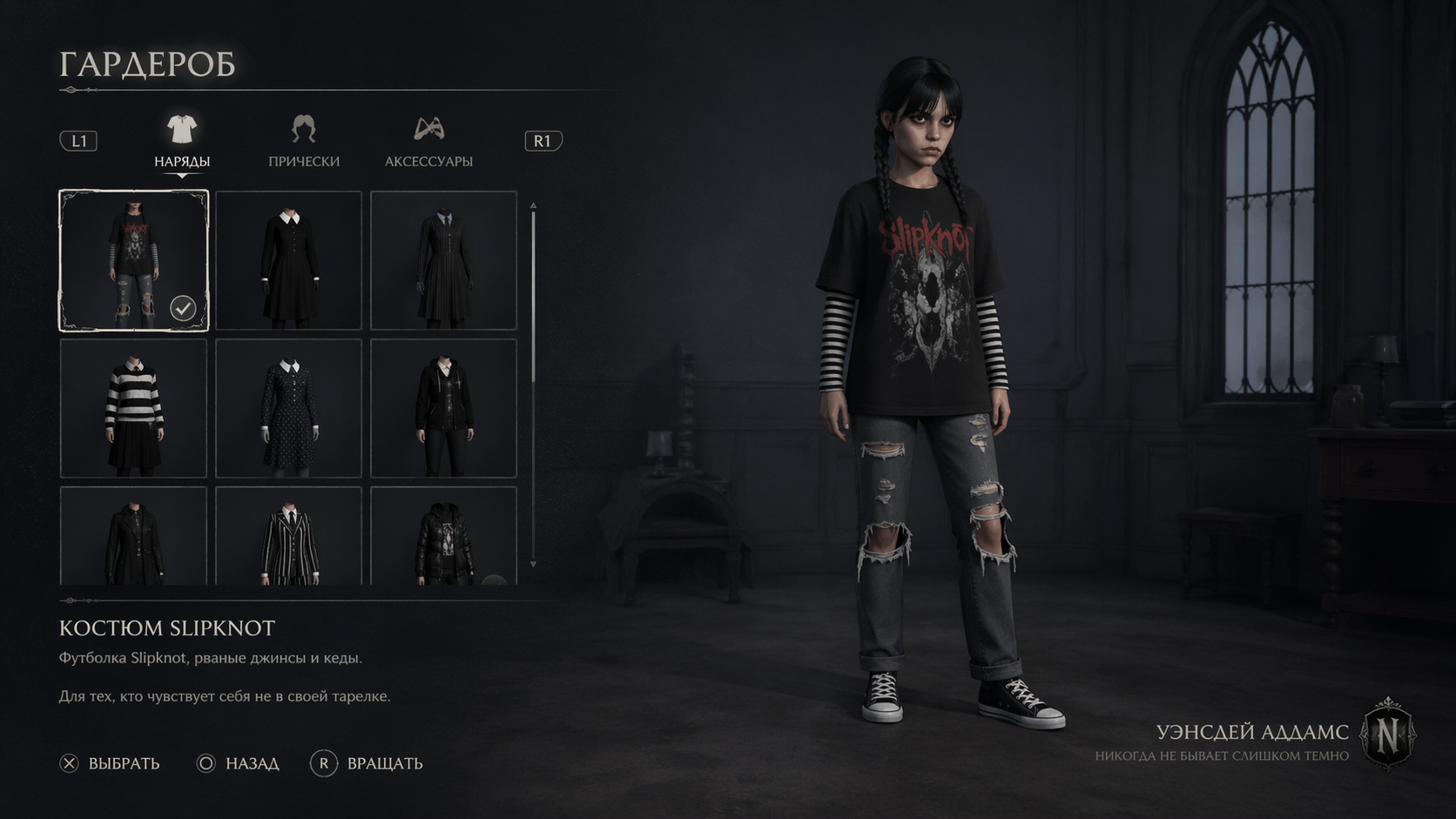Switch to the Наряды tab
The height and width of the screenshot is (819, 1456).
[x=182, y=142]
